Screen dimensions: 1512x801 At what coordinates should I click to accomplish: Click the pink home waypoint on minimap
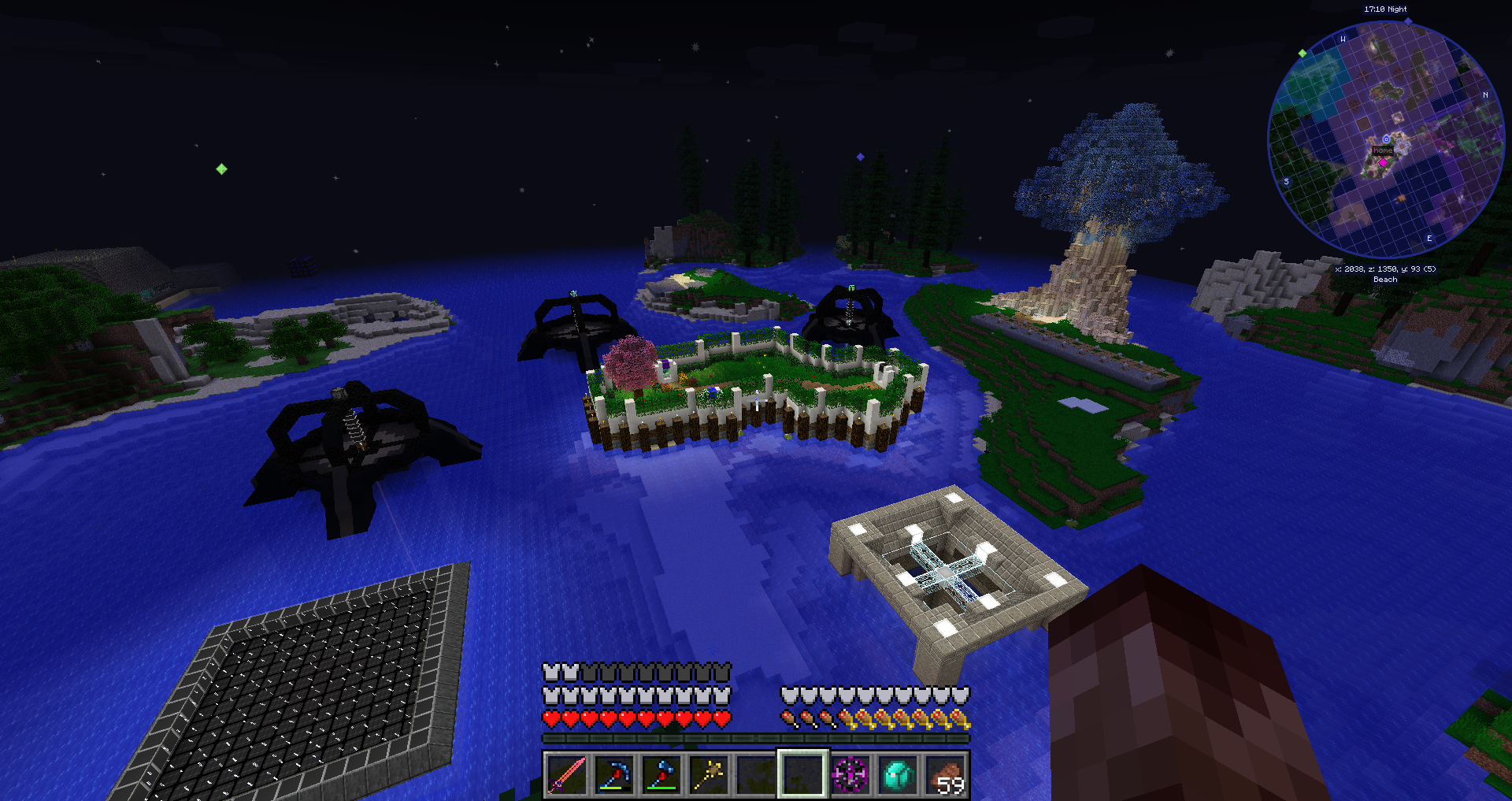pos(1383,162)
